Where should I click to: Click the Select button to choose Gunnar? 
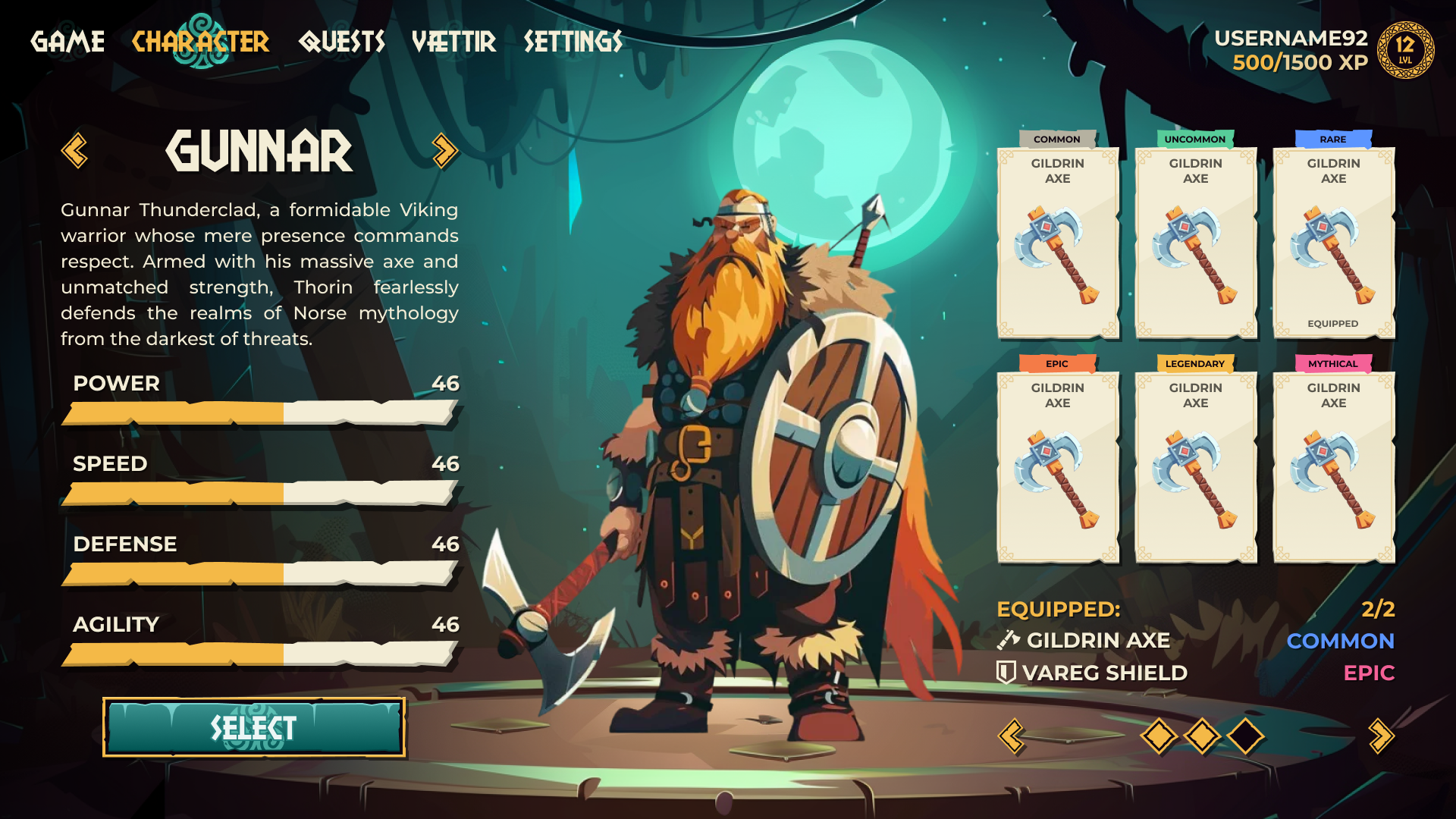pos(253,728)
